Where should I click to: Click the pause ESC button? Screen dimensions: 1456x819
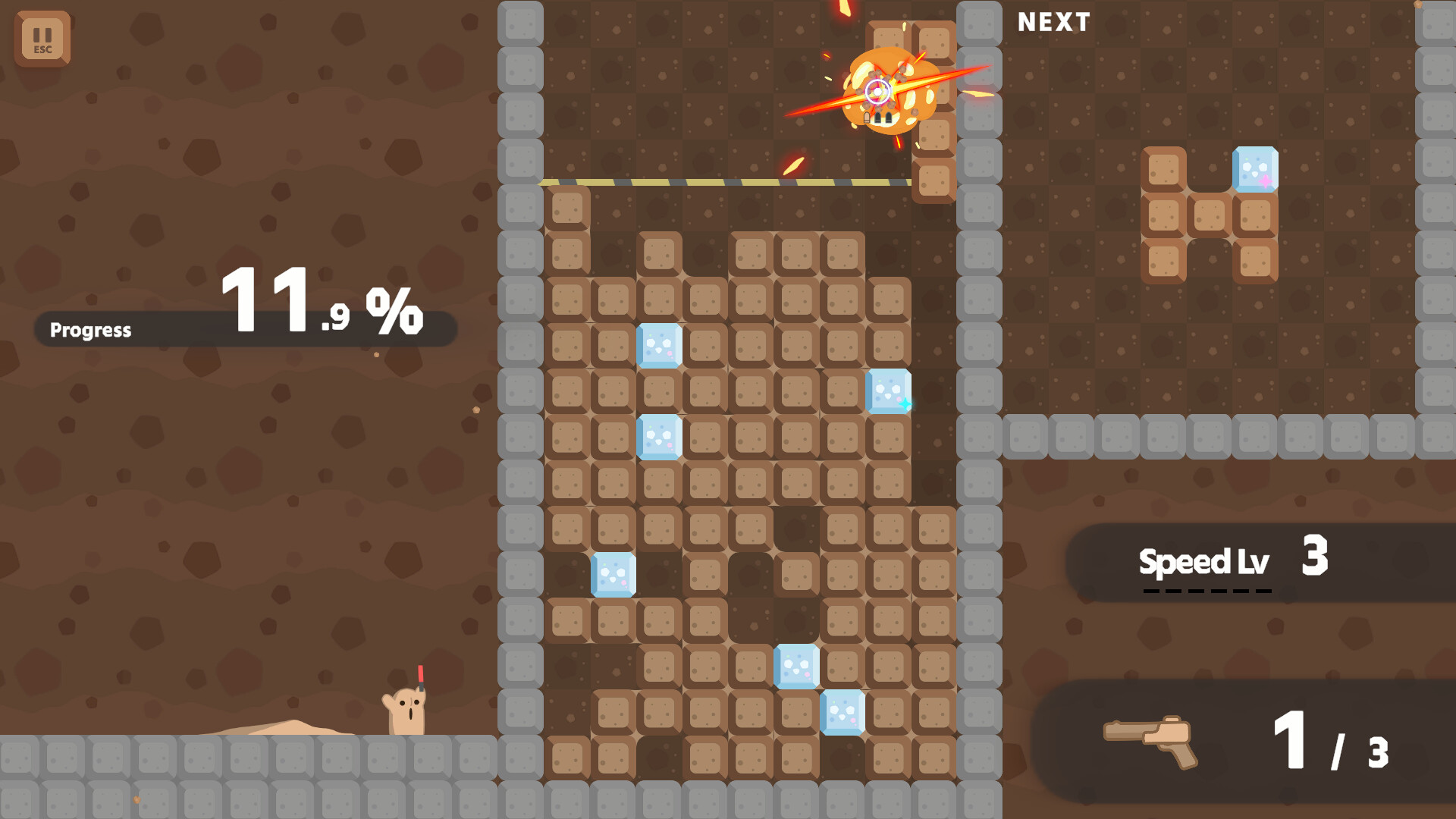(43, 39)
